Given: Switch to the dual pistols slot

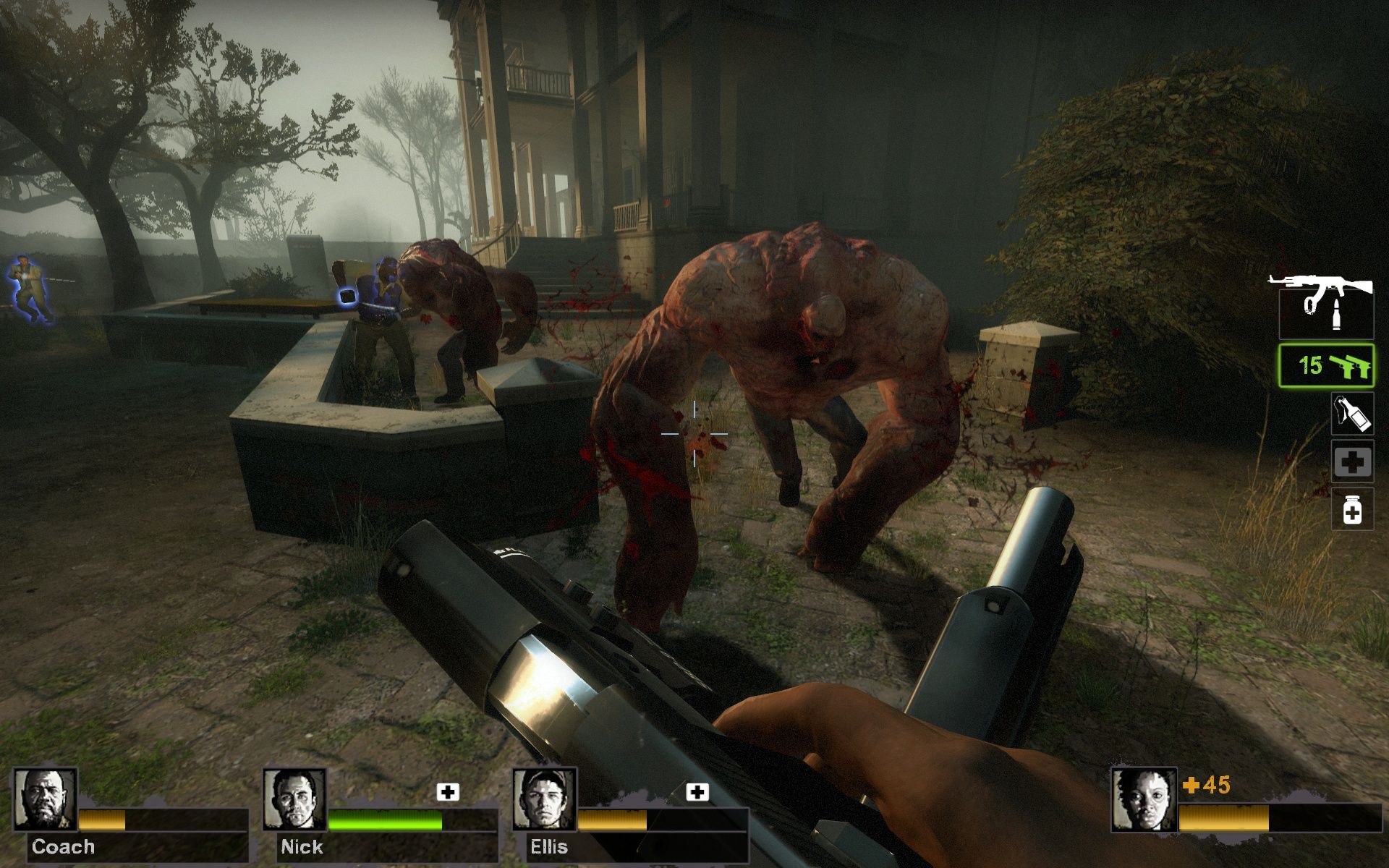Looking at the screenshot, I should pyautogui.click(x=1326, y=366).
